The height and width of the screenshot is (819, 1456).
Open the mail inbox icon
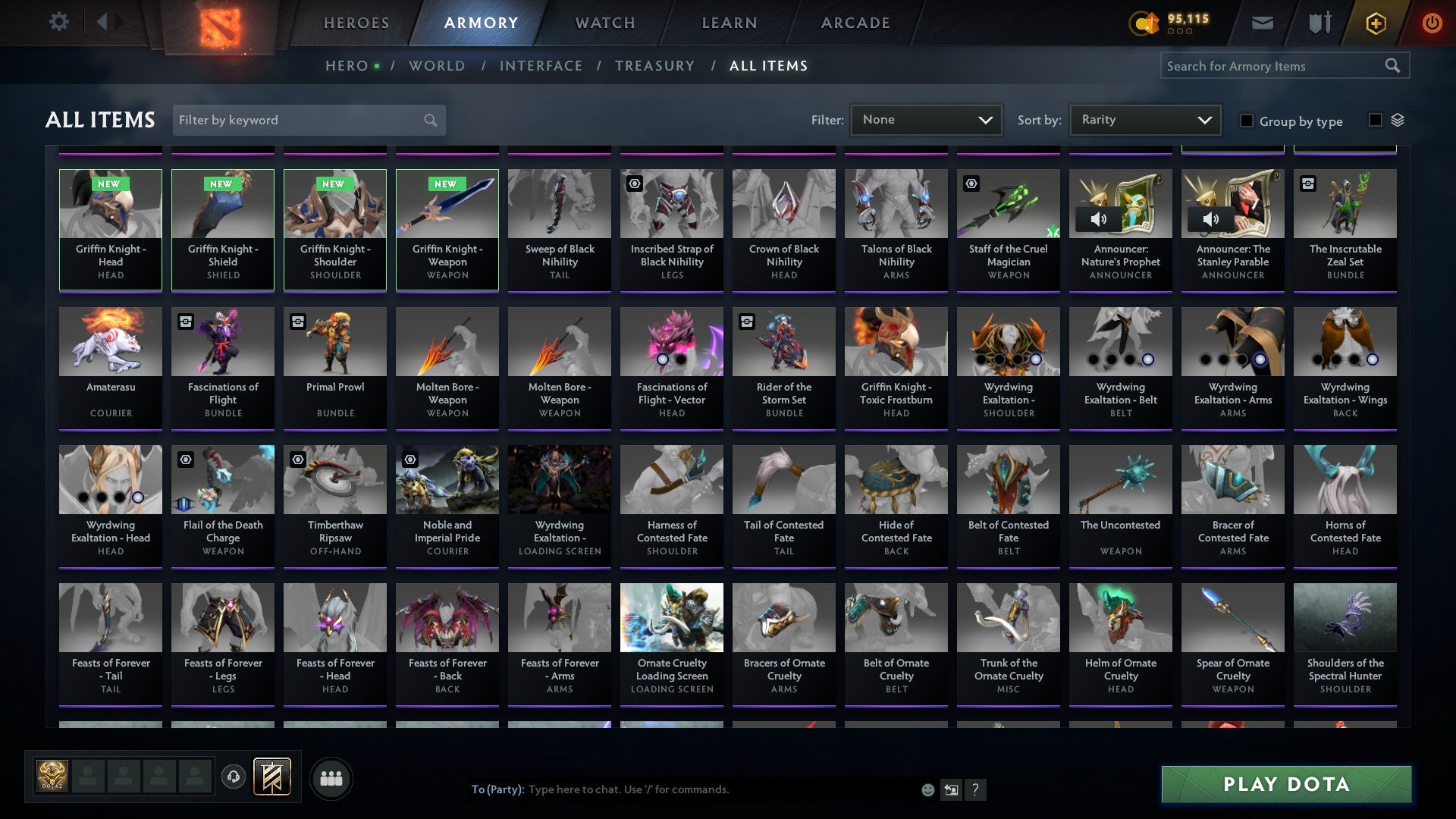1261,22
